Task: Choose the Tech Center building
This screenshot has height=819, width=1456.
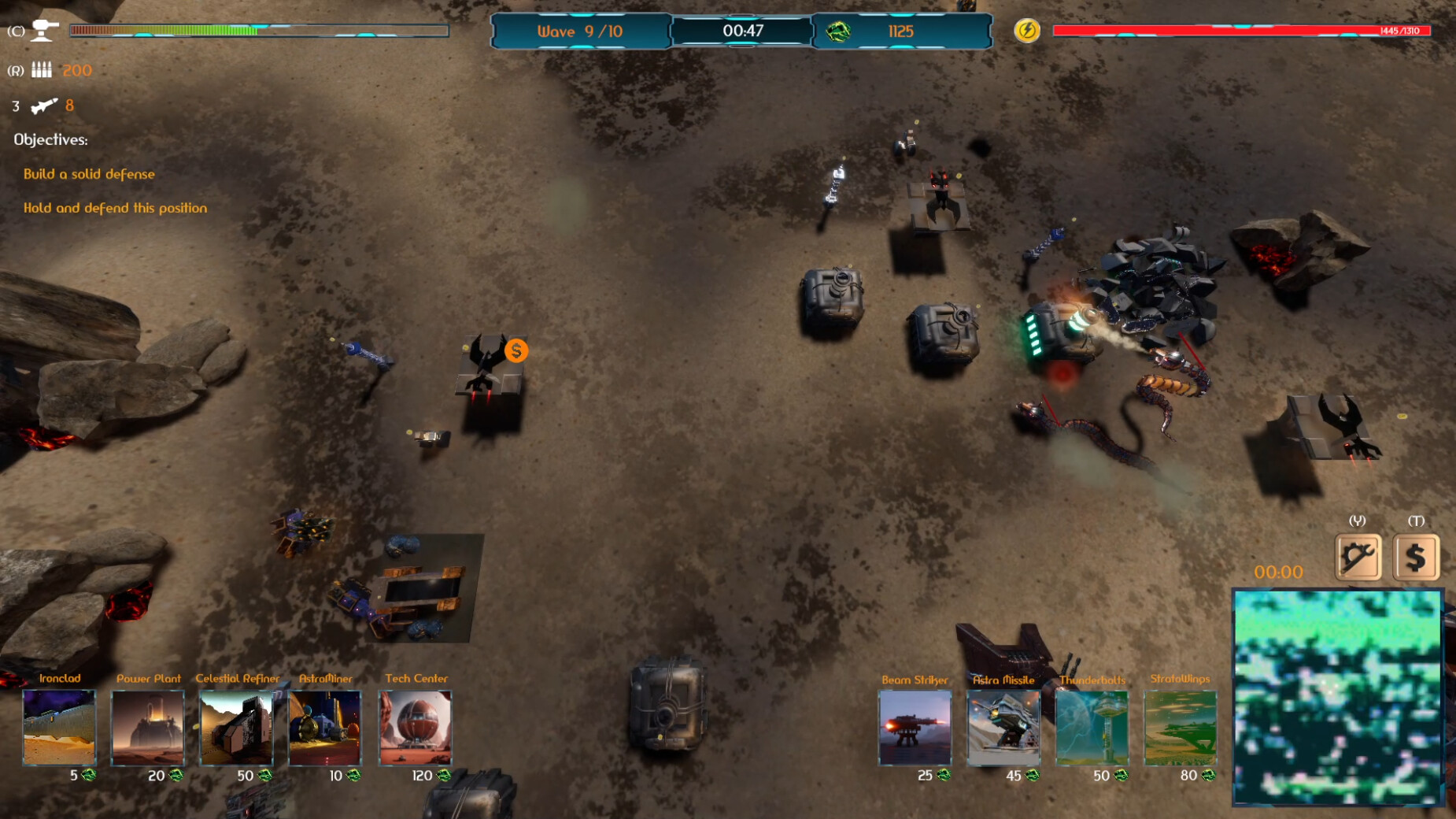Action: 415,727
